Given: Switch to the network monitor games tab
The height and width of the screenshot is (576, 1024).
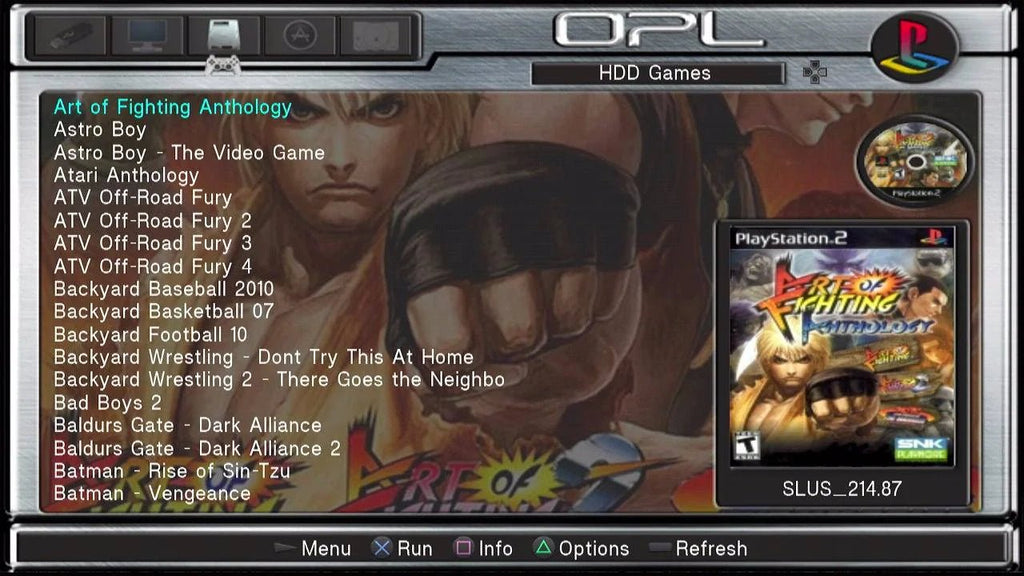Looking at the screenshot, I should click(145, 35).
